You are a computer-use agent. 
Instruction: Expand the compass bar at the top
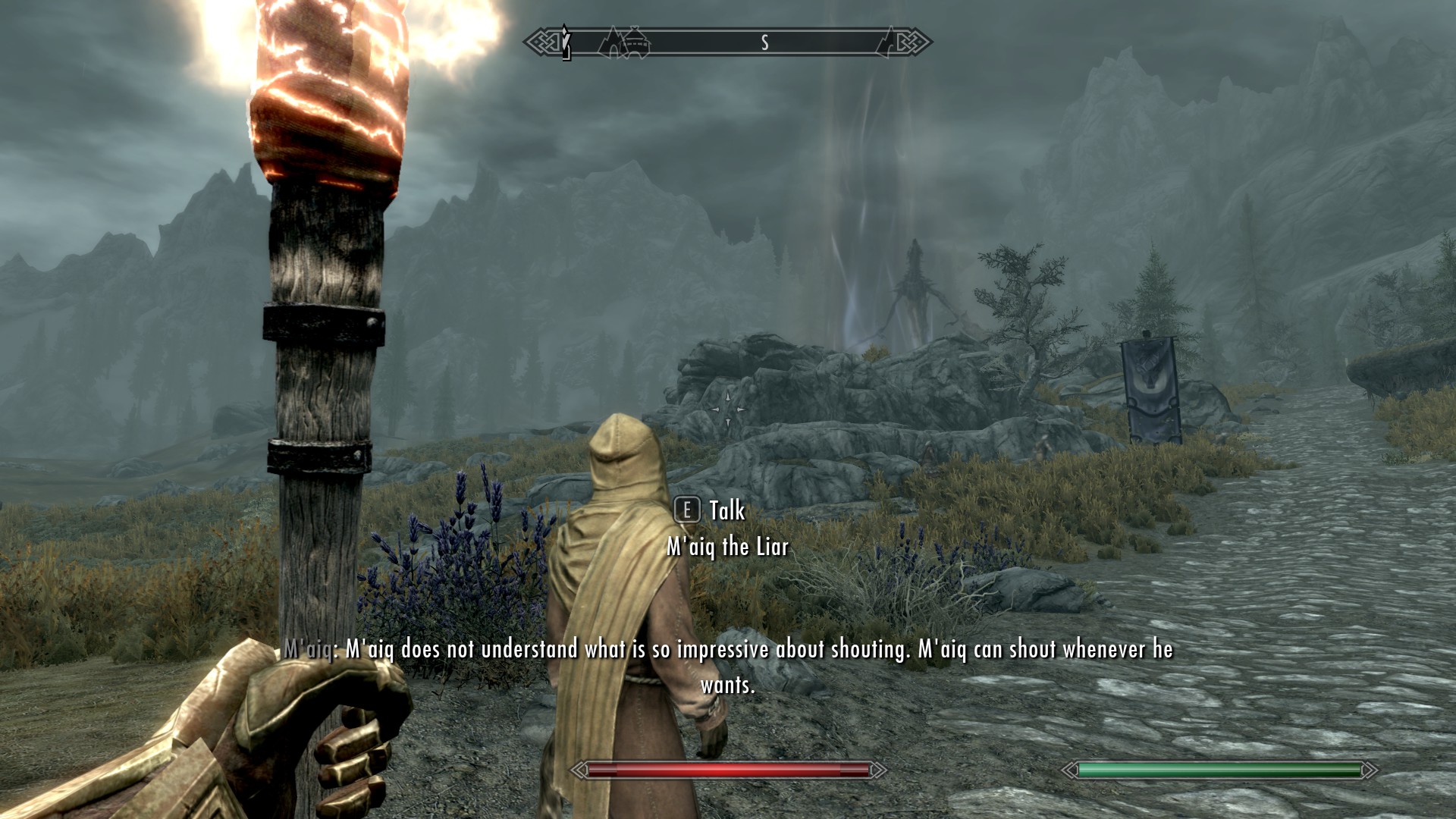tap(728, 43)
